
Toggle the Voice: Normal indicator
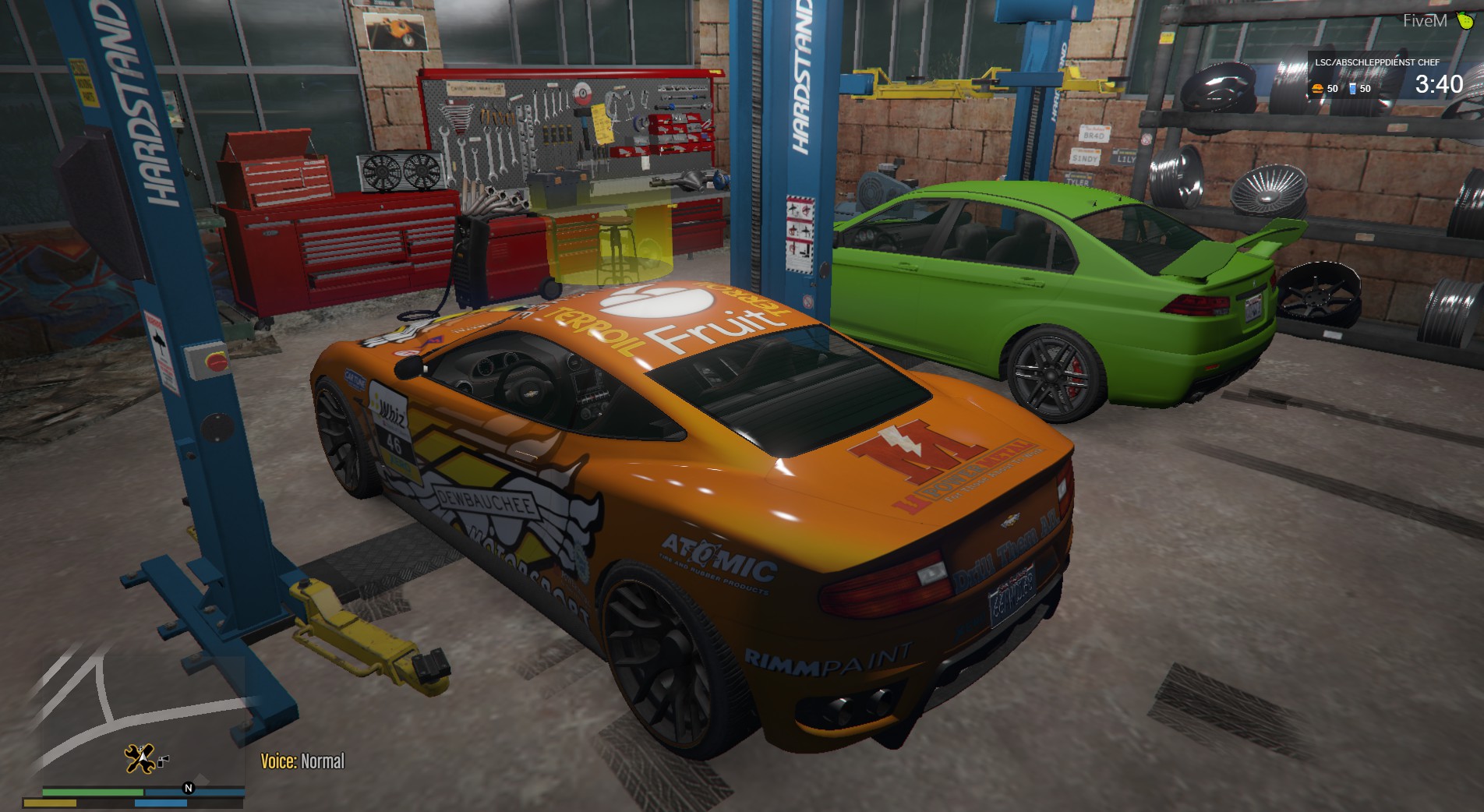[x=305, y=759]
